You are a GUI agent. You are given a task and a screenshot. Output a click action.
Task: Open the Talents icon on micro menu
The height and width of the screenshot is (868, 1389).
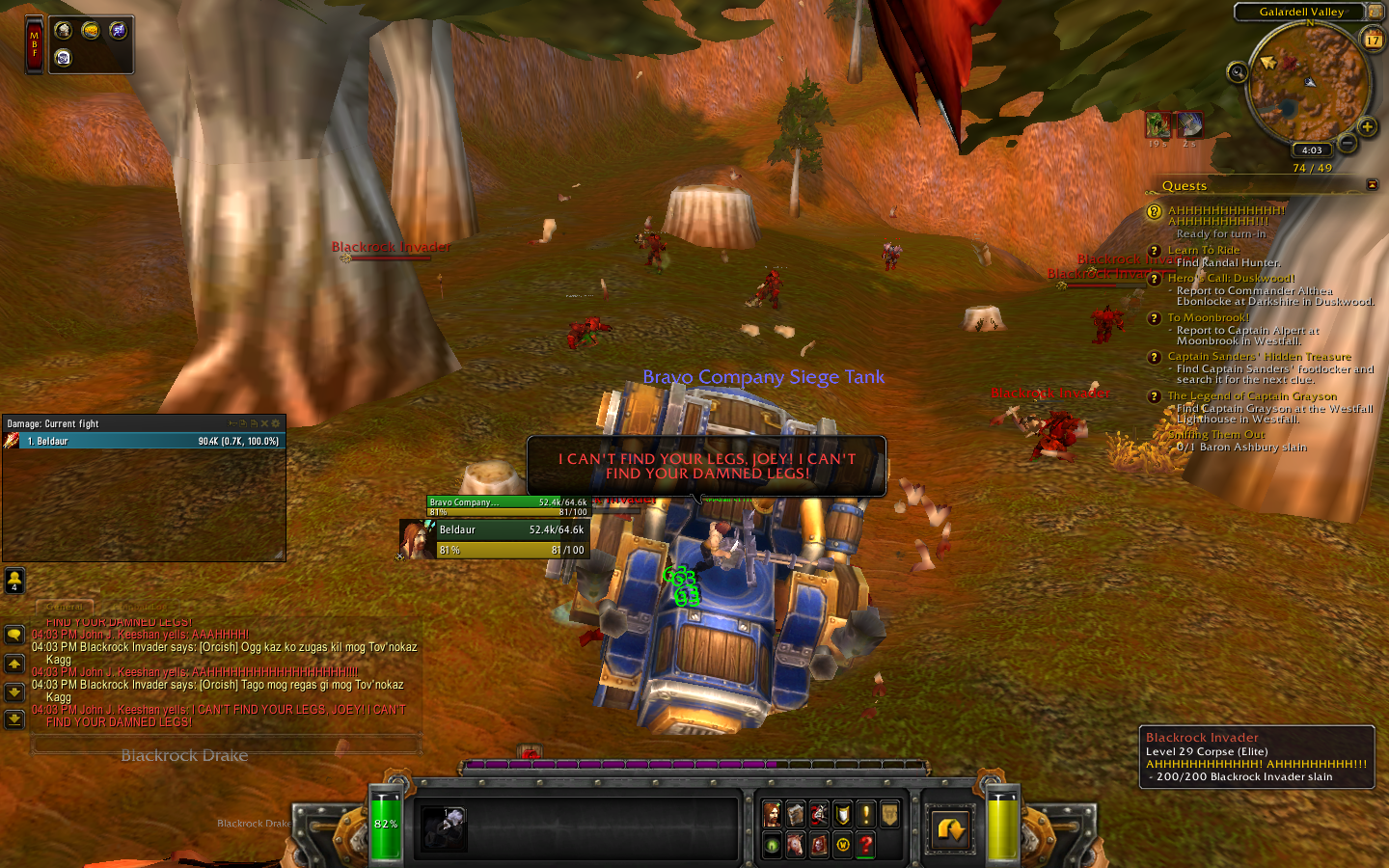[819, 816]
